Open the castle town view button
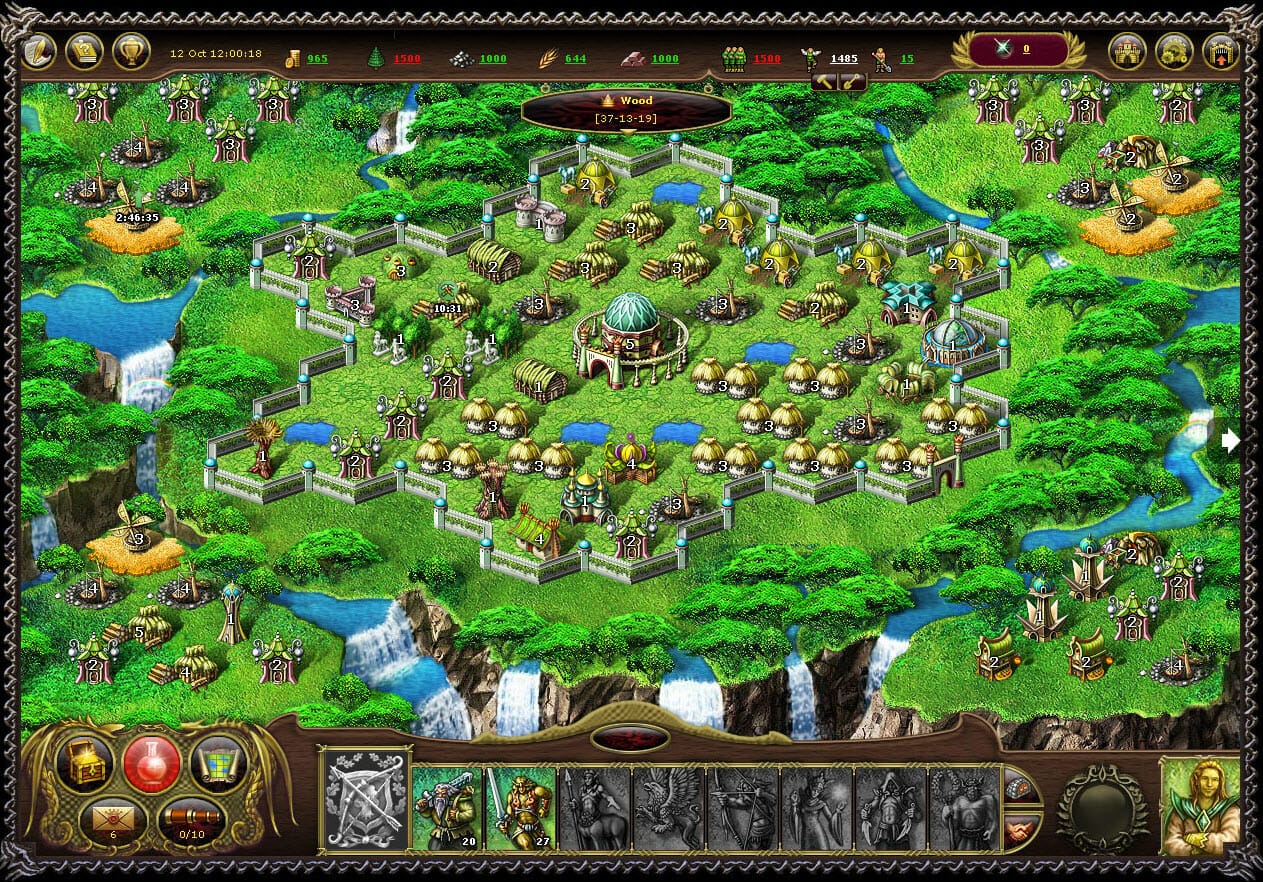The height and width of the screenshot is (882, 1263). coord(1127,52)
